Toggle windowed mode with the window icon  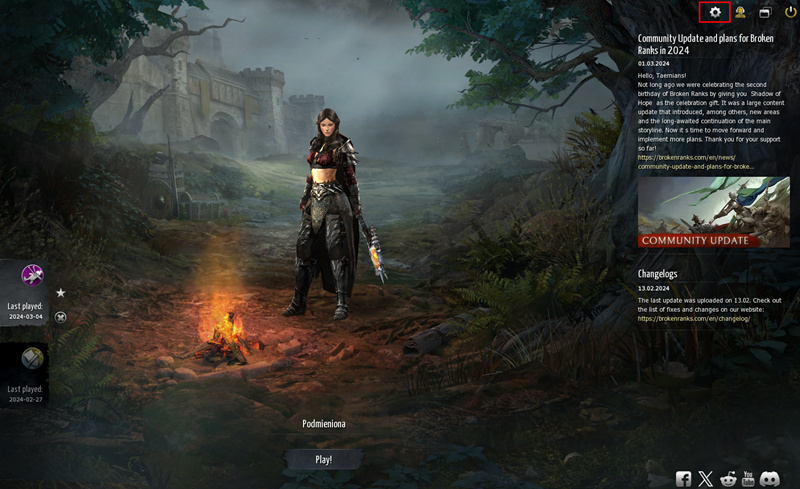(x=765, y=12)
